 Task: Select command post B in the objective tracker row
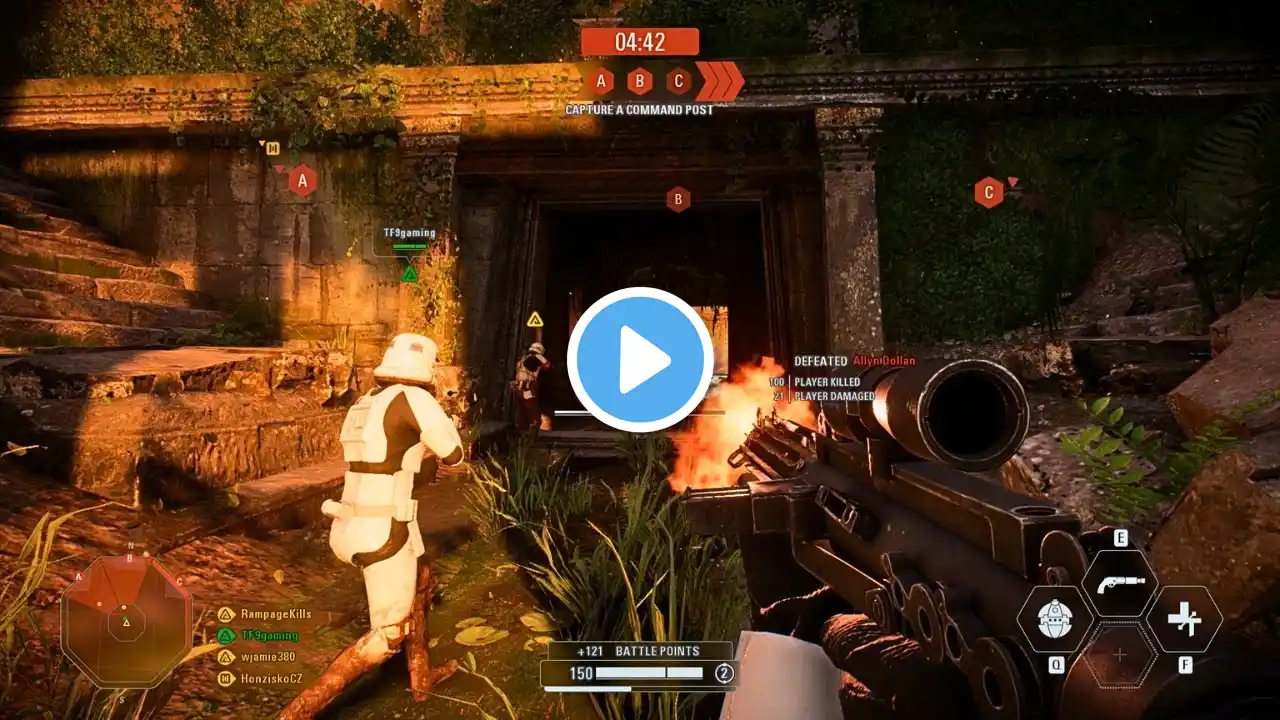[639, 81]
